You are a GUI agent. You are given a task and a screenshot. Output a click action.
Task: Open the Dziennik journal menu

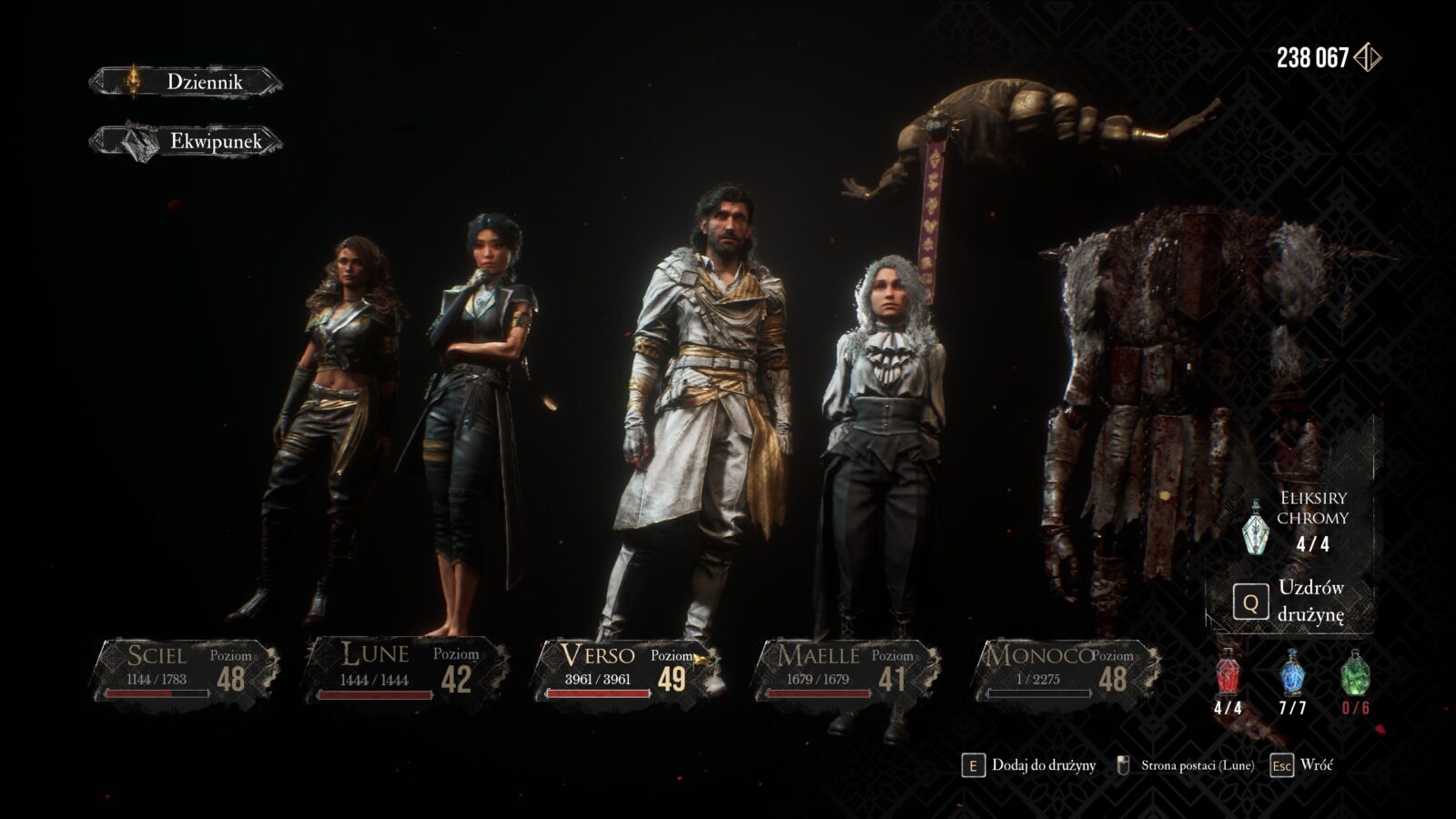[187, 82]
